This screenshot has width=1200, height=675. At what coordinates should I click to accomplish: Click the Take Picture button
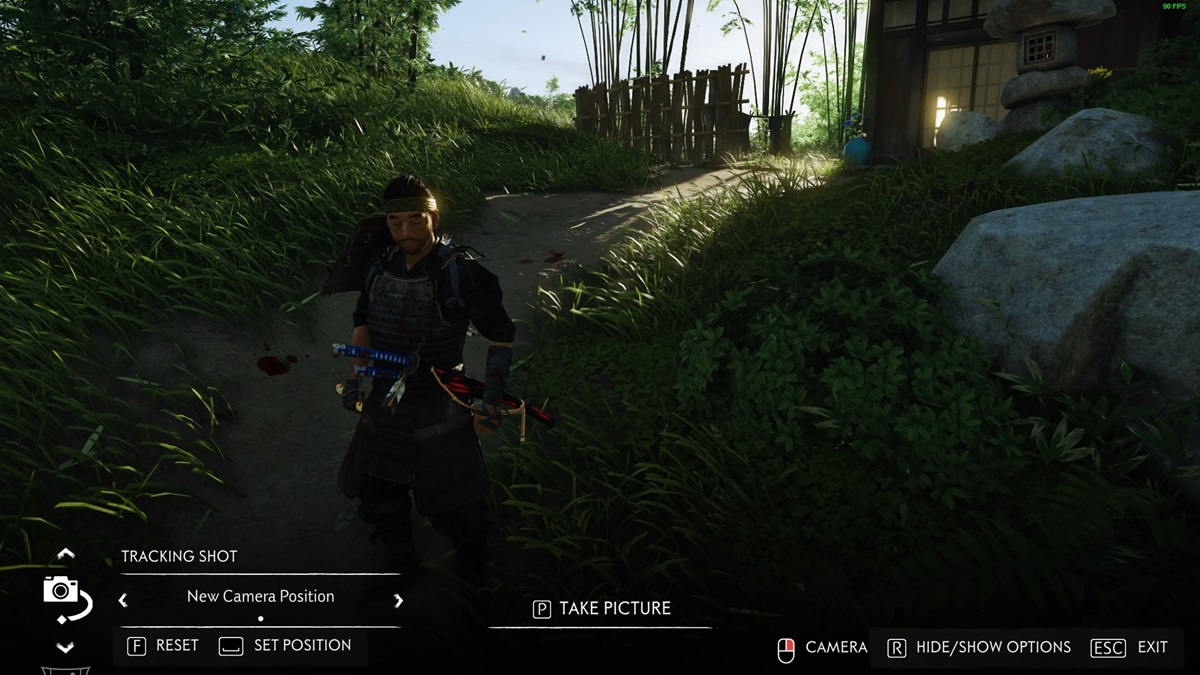(601, 608)
